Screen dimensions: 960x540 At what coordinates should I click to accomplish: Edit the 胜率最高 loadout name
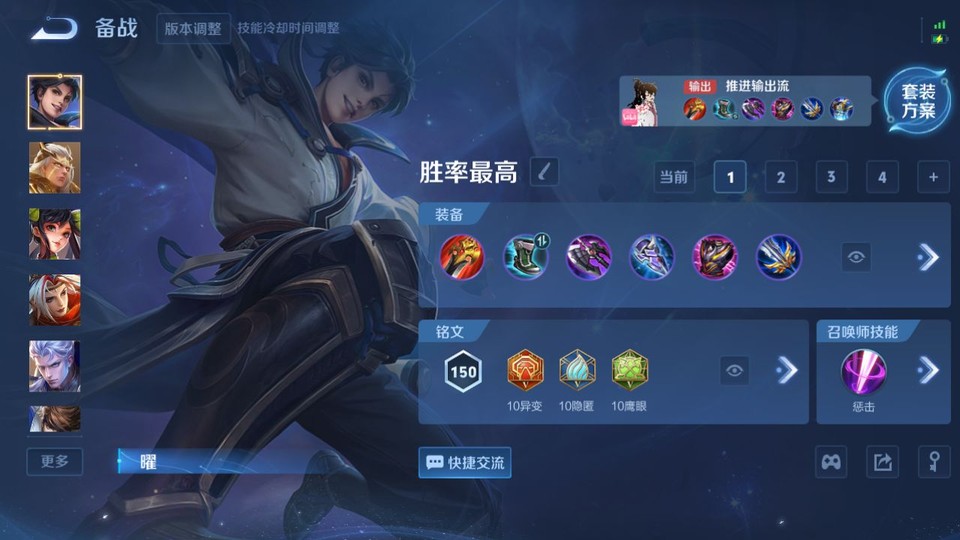click(544, 172)
